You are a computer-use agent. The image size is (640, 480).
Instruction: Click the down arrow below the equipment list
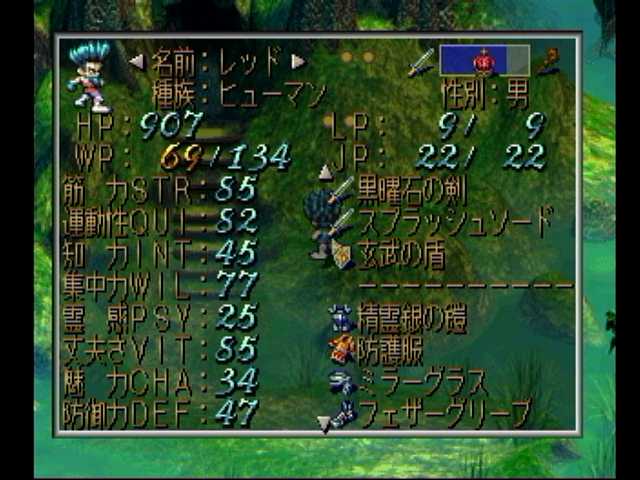tap(324, 426)
